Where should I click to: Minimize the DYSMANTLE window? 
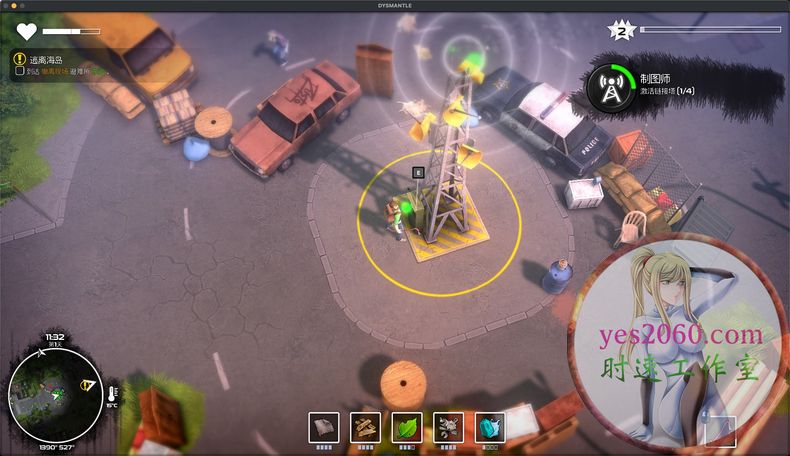click(15, 5)
